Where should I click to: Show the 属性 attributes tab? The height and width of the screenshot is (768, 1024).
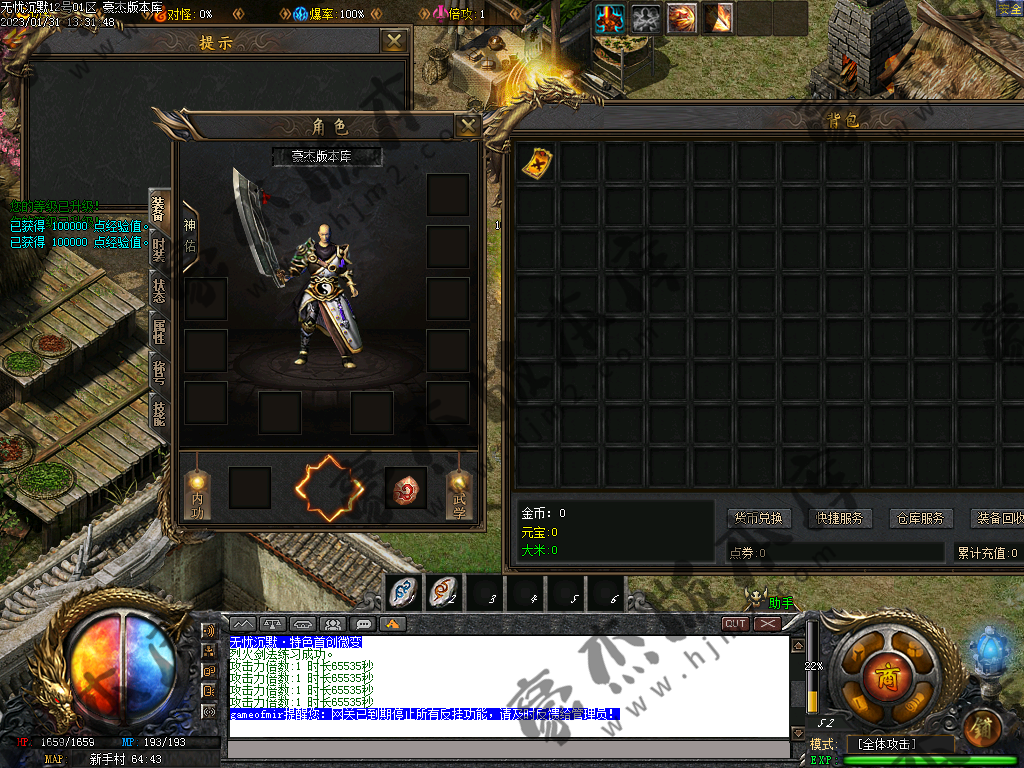158,330
